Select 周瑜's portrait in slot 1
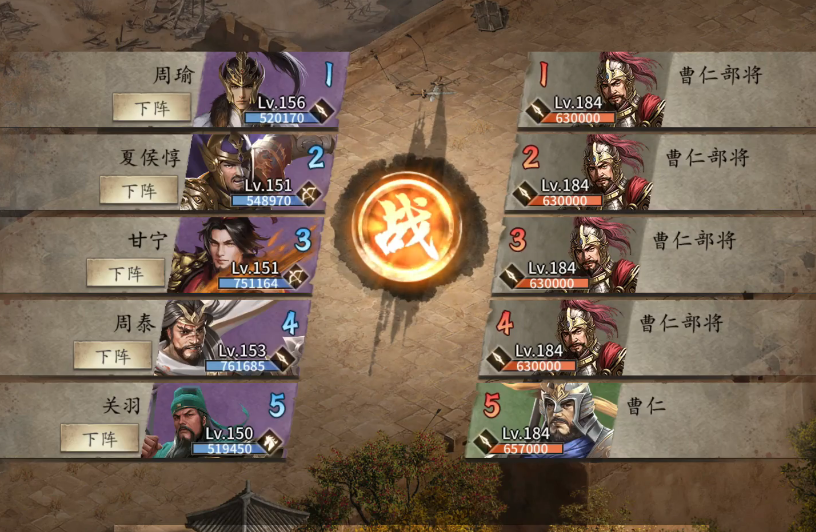816x532 pixels. pos(250,85)
